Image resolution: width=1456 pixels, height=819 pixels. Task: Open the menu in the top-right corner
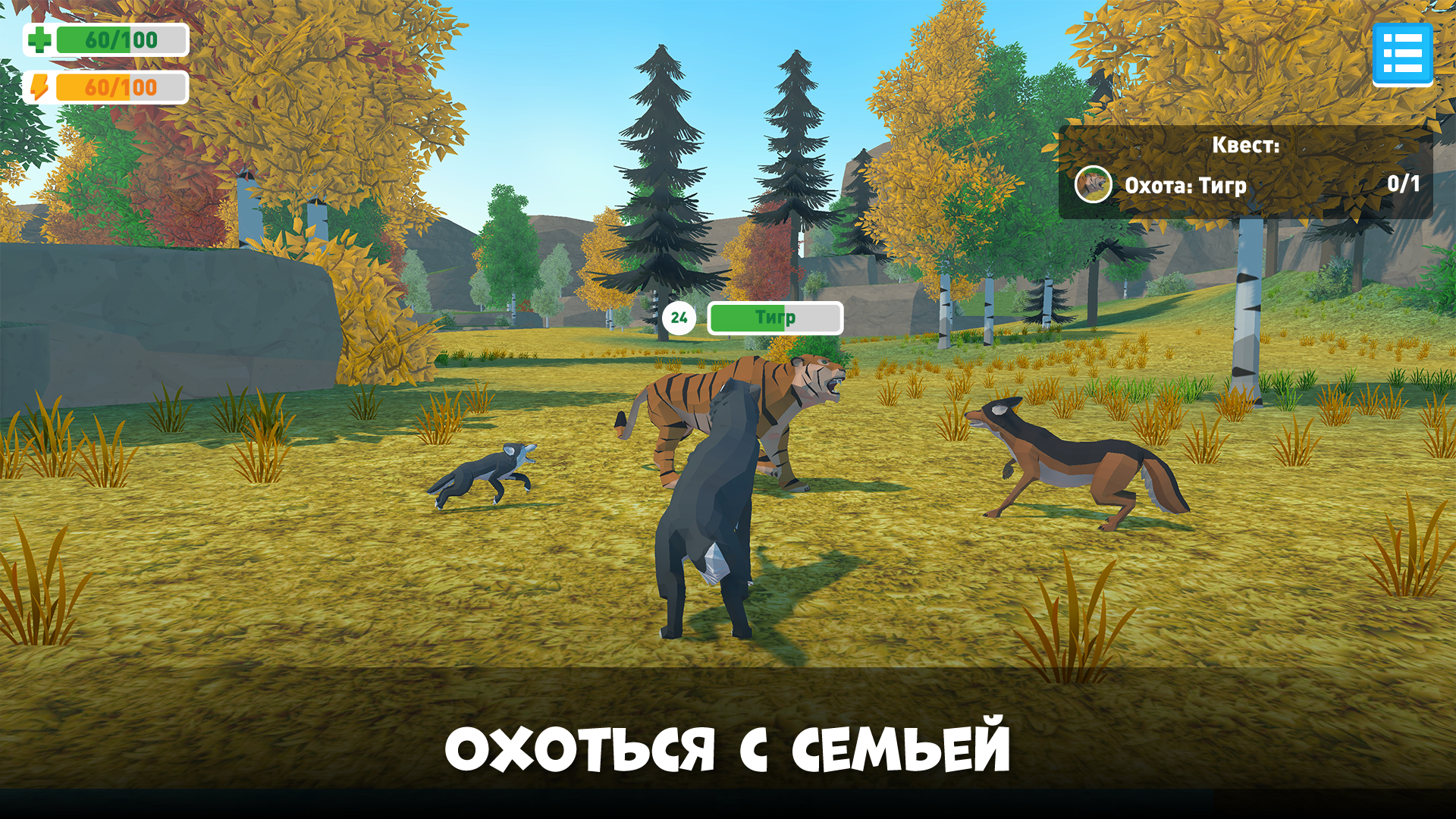[x=1404, y=55]
